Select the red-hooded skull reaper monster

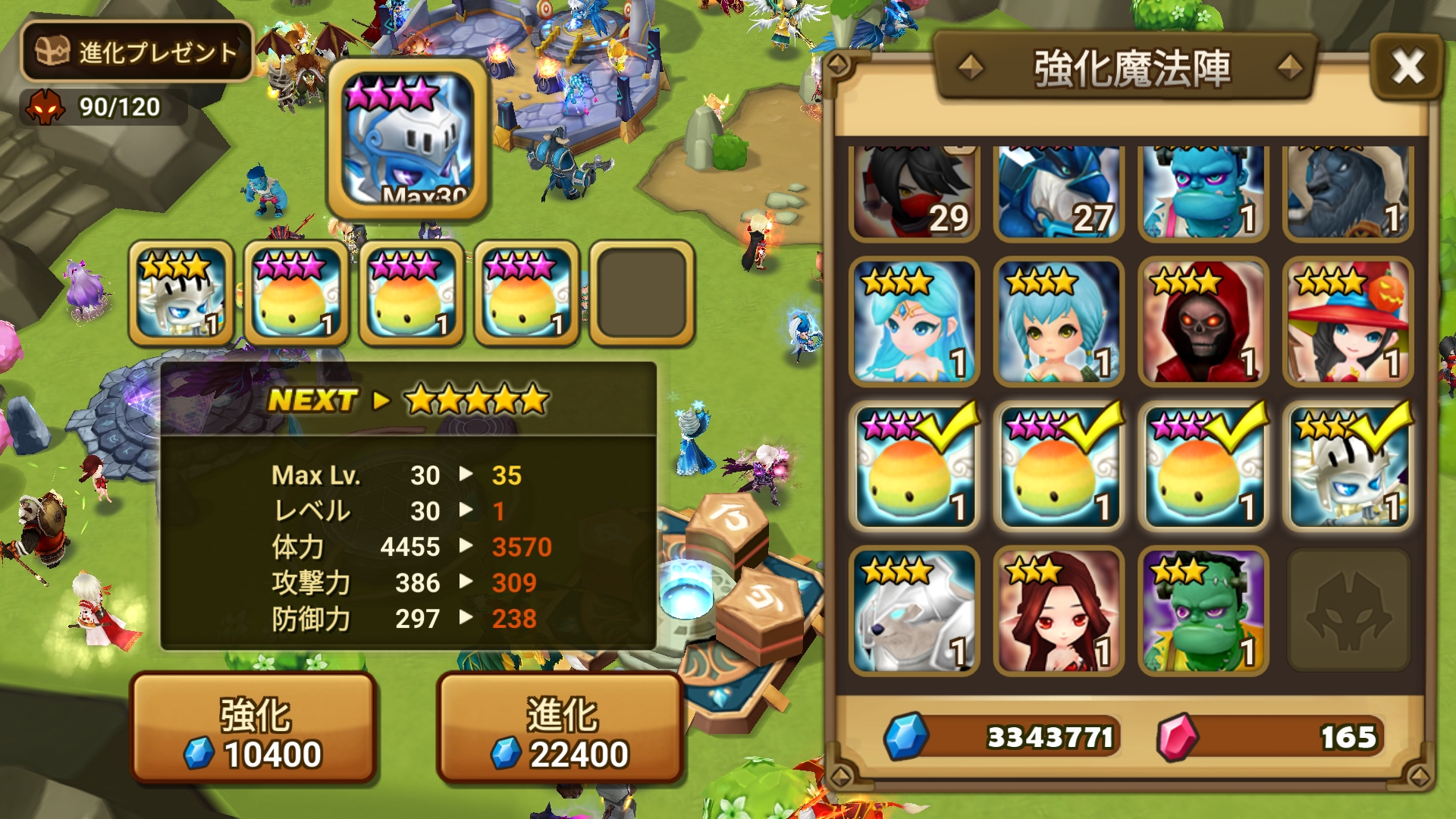(1203, 322)
